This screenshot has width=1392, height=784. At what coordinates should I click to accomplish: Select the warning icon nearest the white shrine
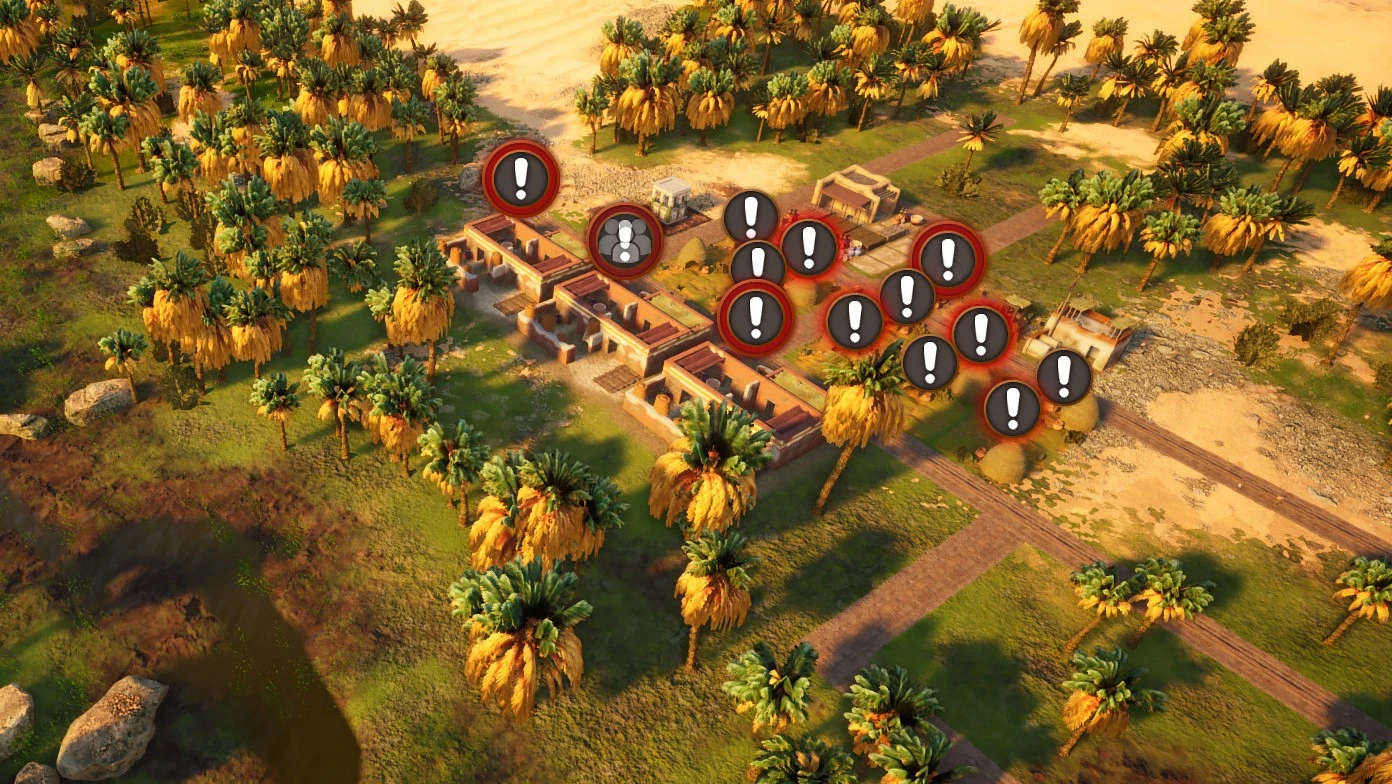pyautogui.click(x=751, y=215)
